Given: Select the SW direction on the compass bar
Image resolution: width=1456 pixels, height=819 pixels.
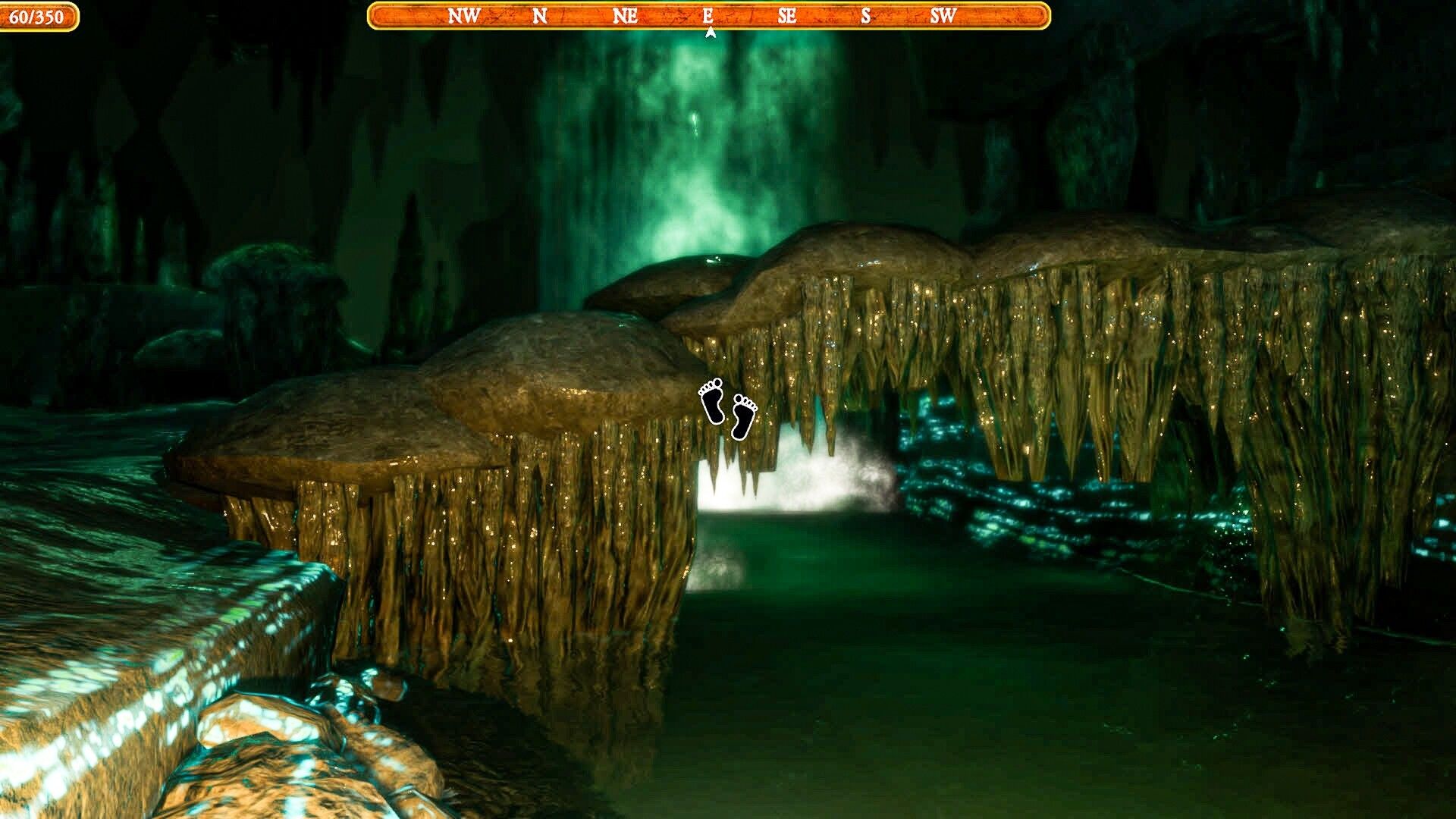Looking at the screenshot, I should coord(943,14).
